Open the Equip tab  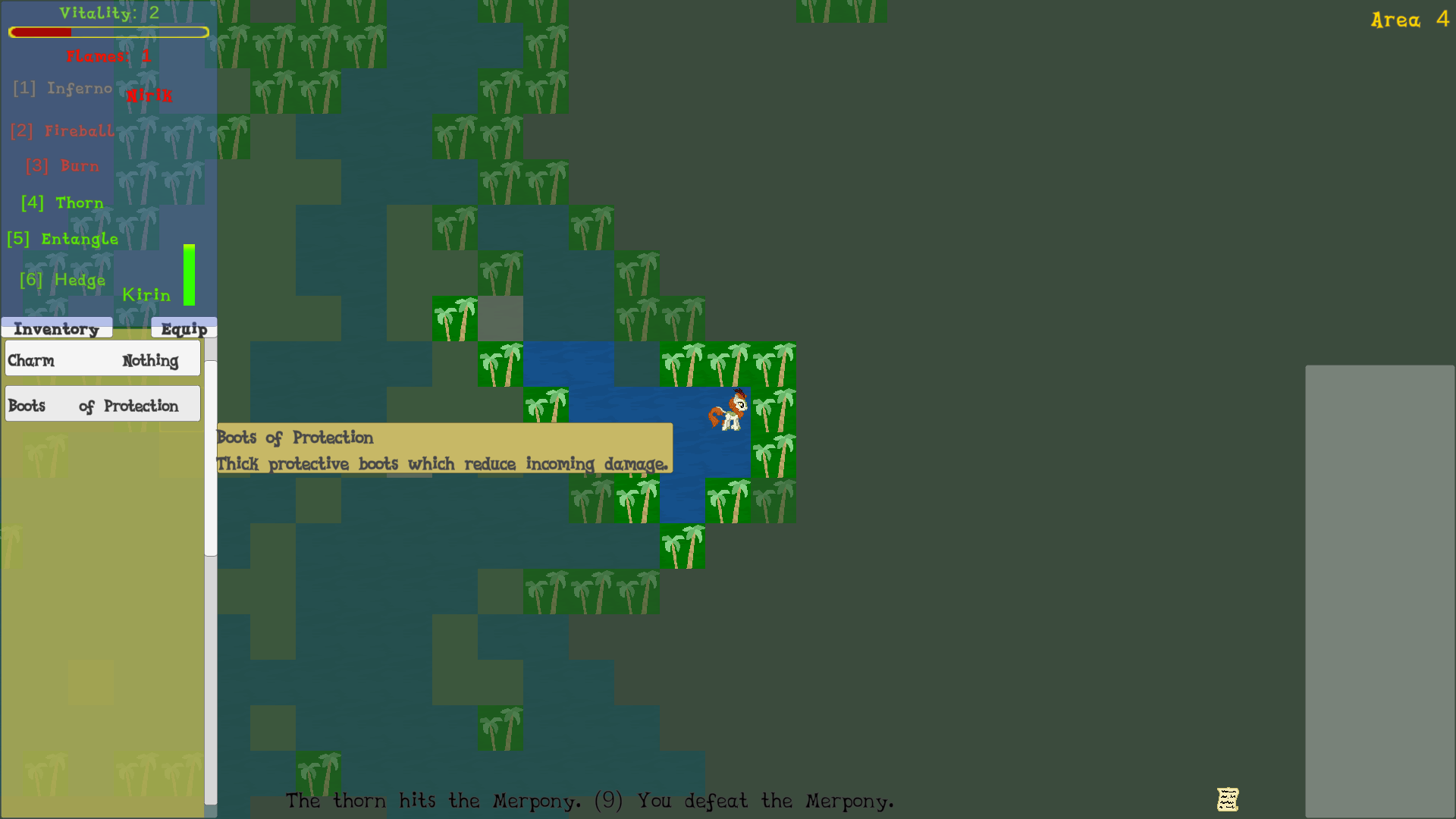(x=184, y=328)
